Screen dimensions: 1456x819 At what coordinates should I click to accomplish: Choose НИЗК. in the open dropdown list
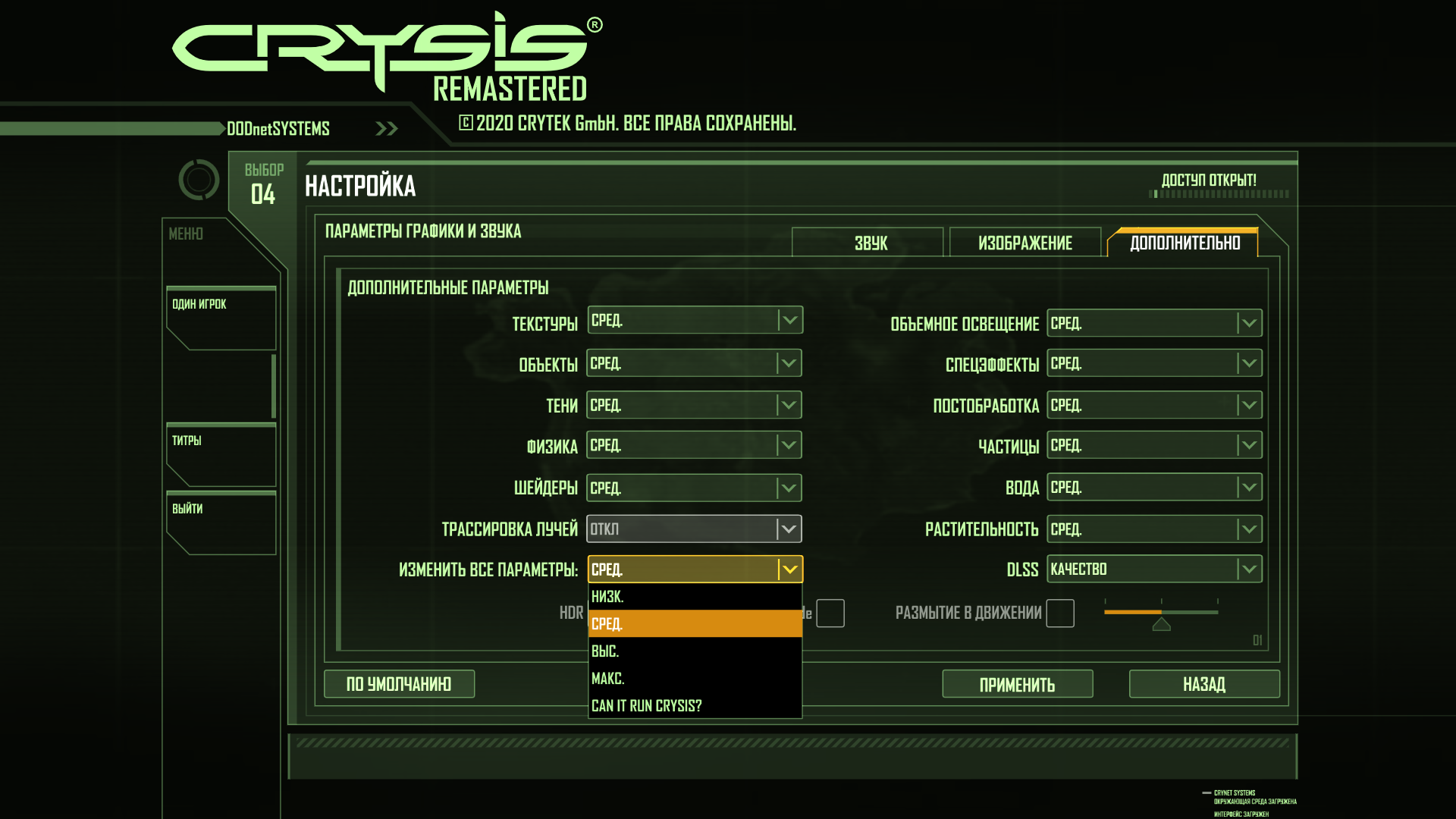[x=694, y=597]
